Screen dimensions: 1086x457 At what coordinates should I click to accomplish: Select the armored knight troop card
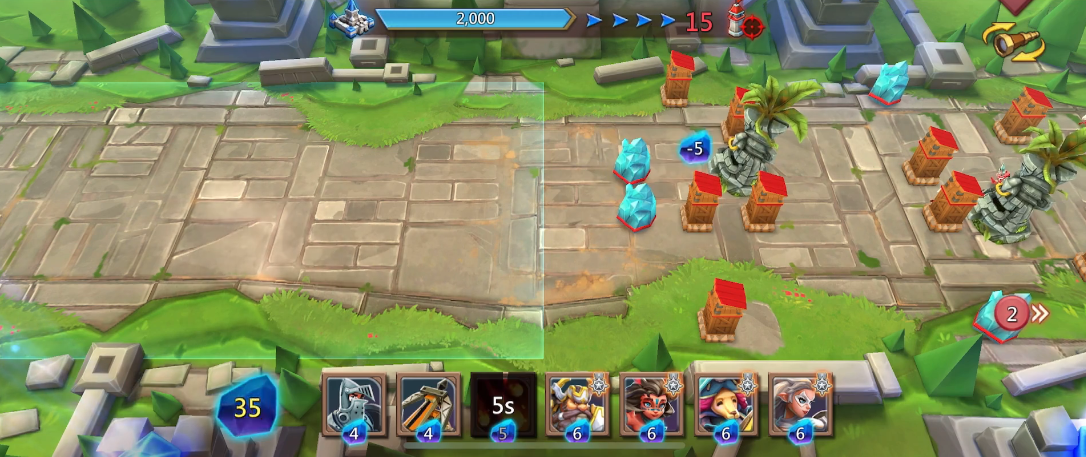pyautogui.click(x=354, y=404)
